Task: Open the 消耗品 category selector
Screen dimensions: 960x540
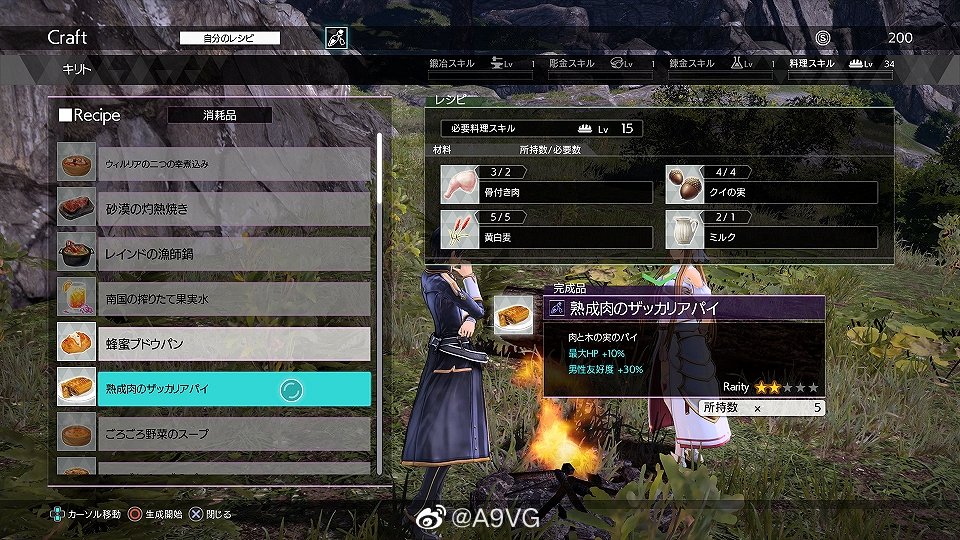Action: [219, 115]
